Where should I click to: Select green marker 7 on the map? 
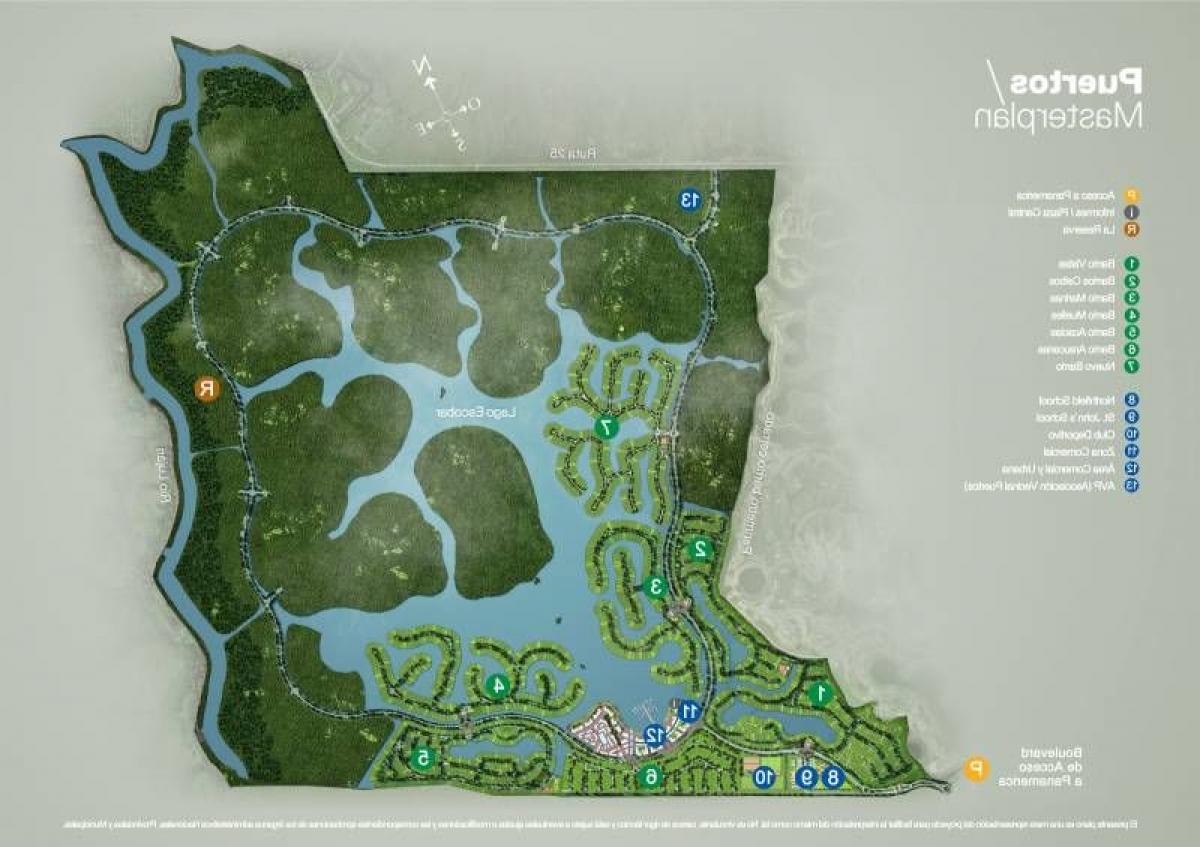coord(606,428)
